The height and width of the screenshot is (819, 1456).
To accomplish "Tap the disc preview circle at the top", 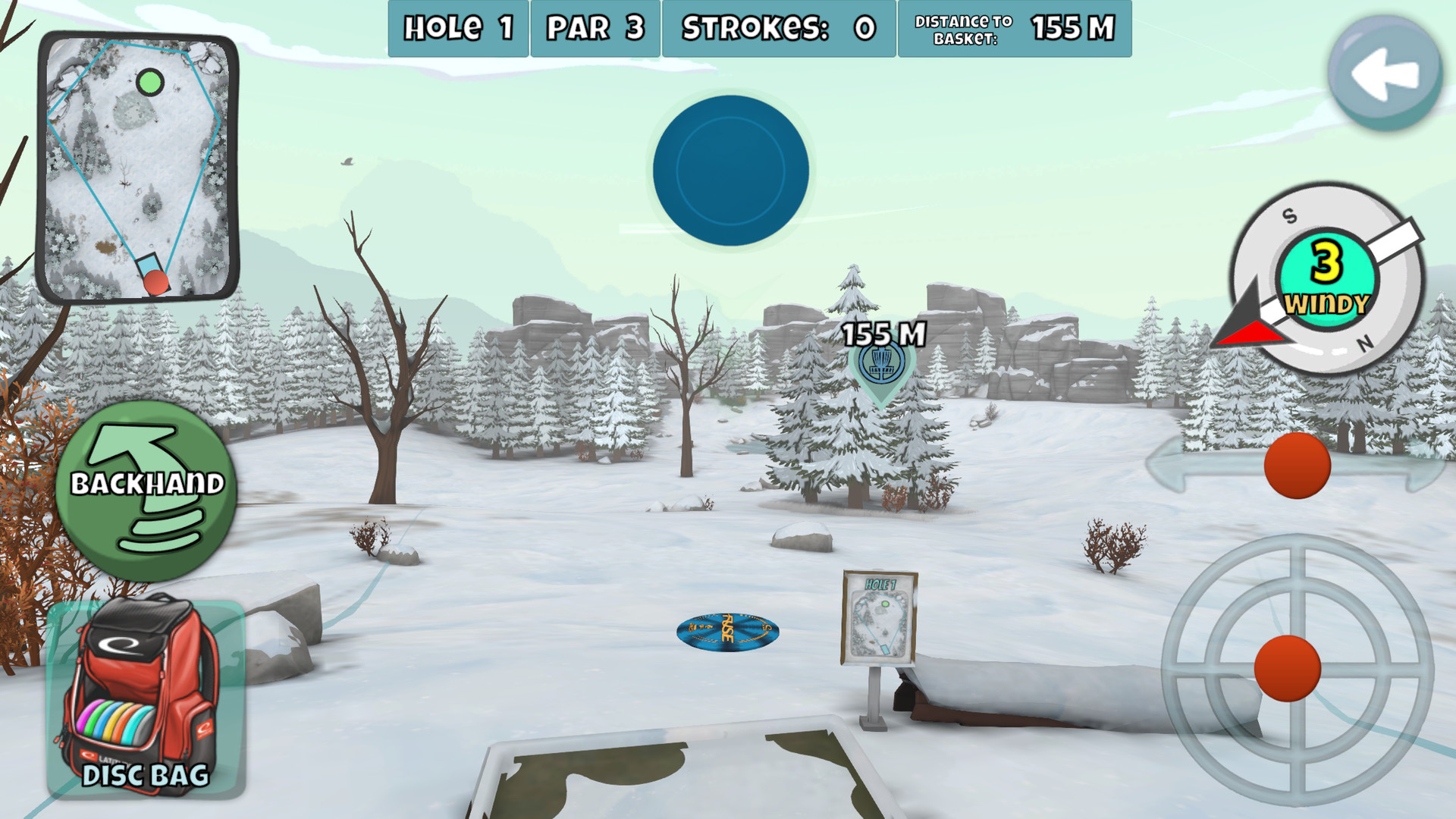I will pos(730,172).
